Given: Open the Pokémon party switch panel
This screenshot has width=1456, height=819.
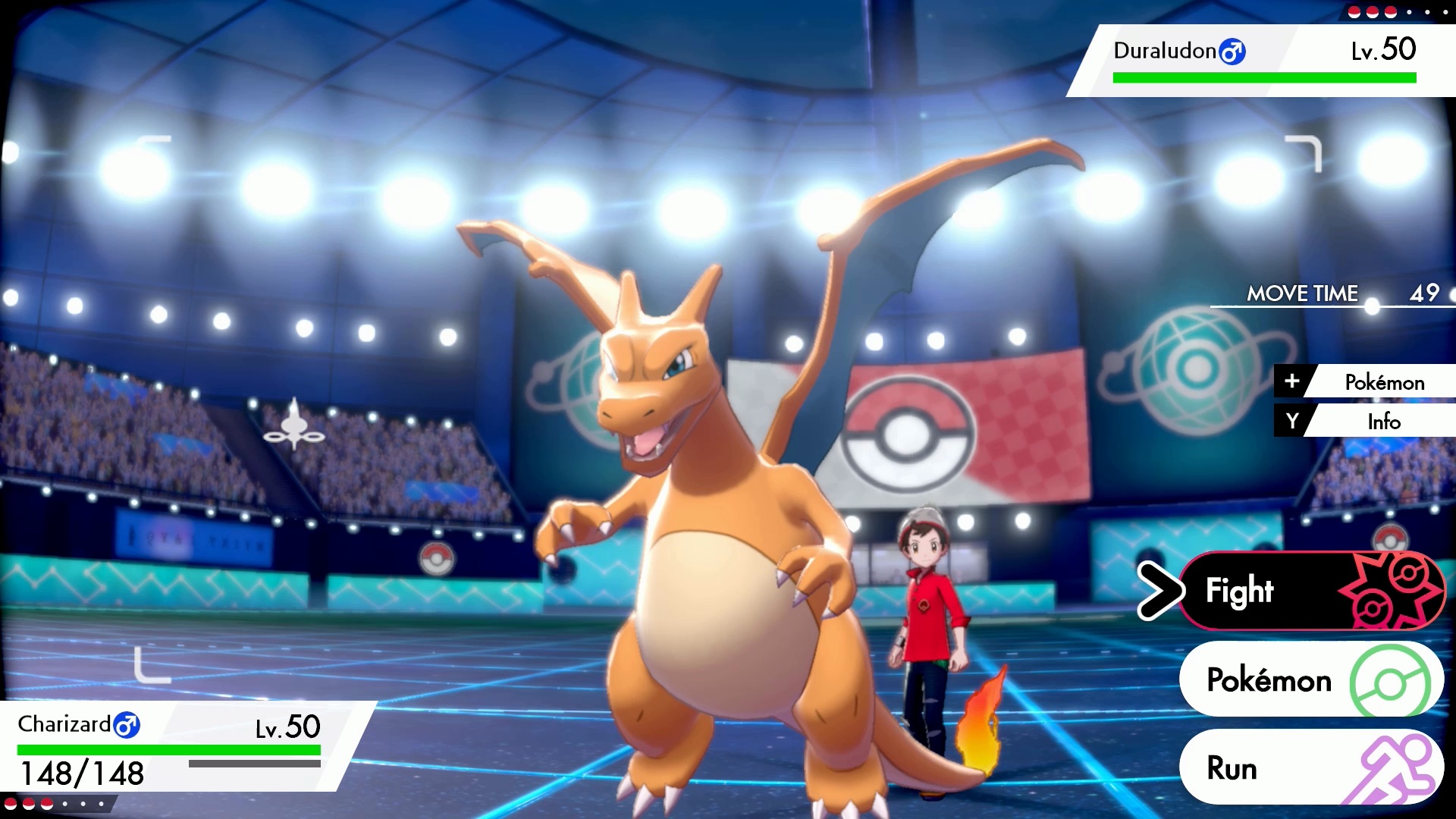Looking at the screenshot, I should 1304,680.
